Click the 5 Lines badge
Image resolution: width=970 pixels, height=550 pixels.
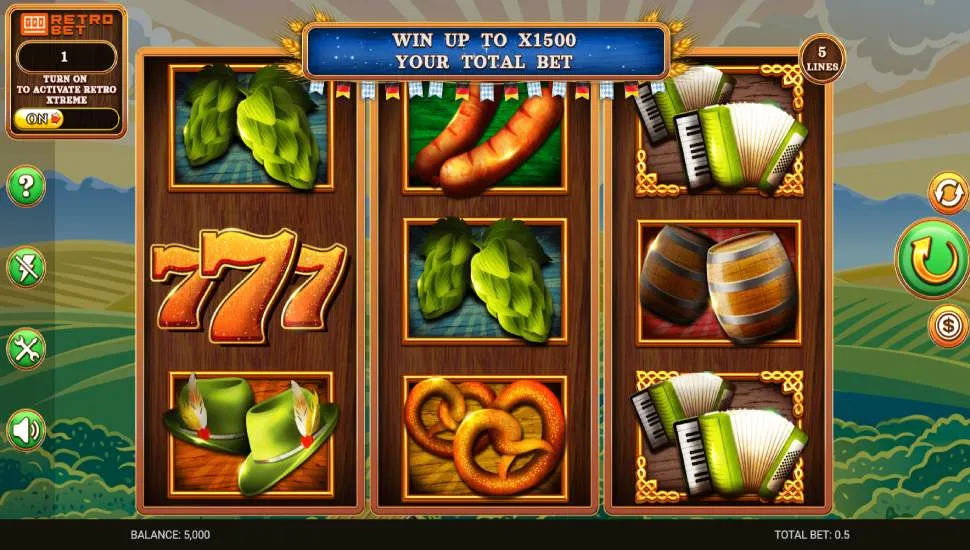pos(822,59)
